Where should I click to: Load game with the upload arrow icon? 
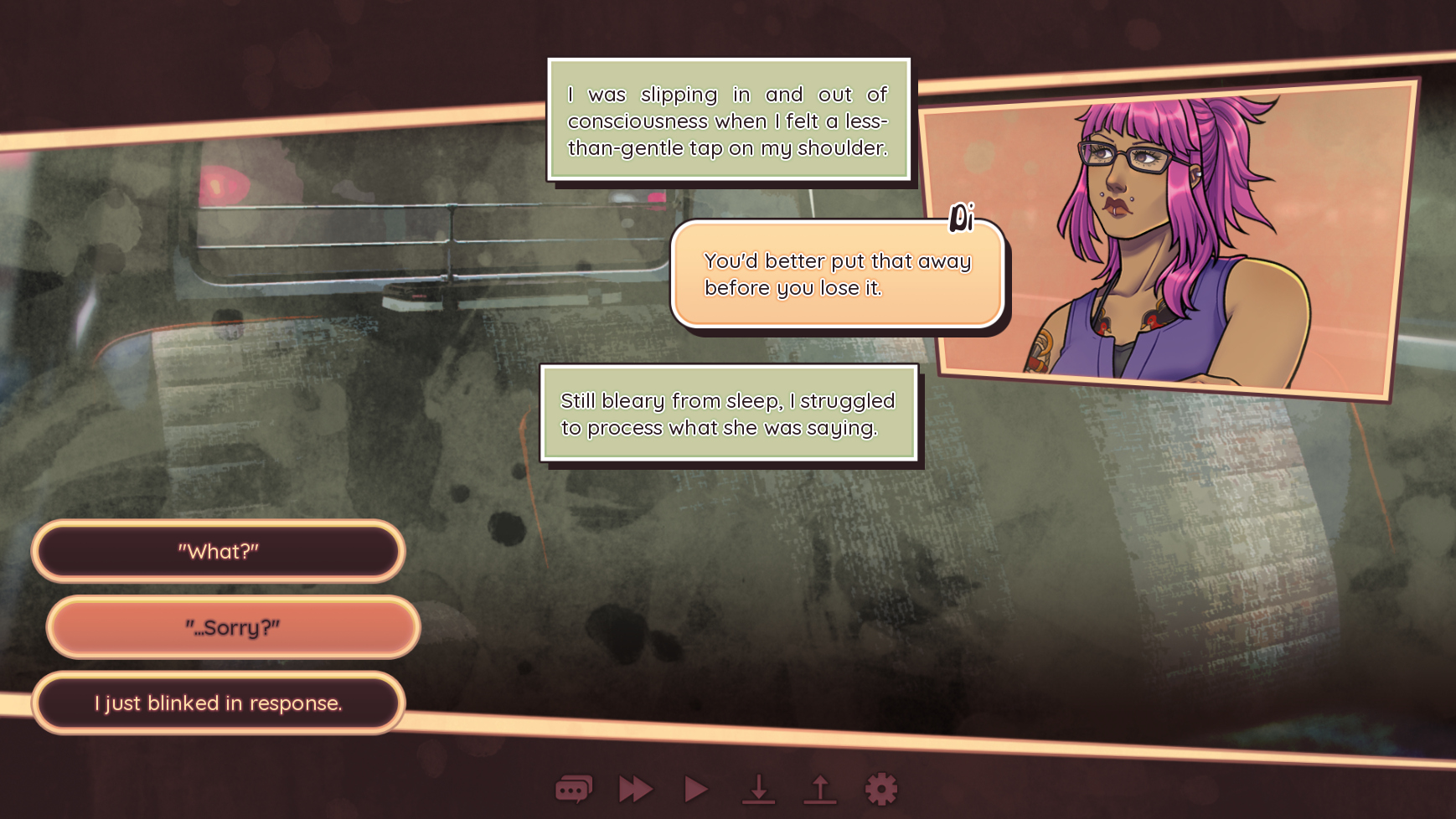[820, 789]
